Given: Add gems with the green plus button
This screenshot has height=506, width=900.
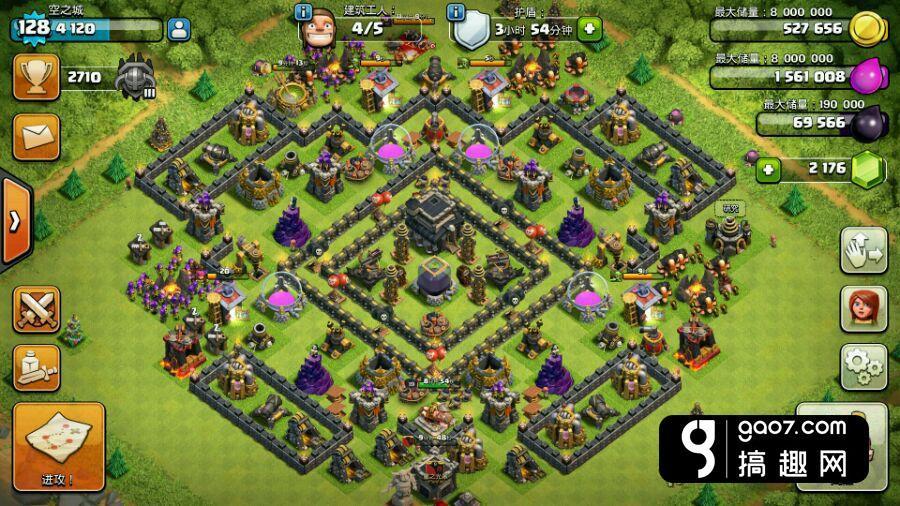Looking at the screenshot, I should tap(768, 169).
